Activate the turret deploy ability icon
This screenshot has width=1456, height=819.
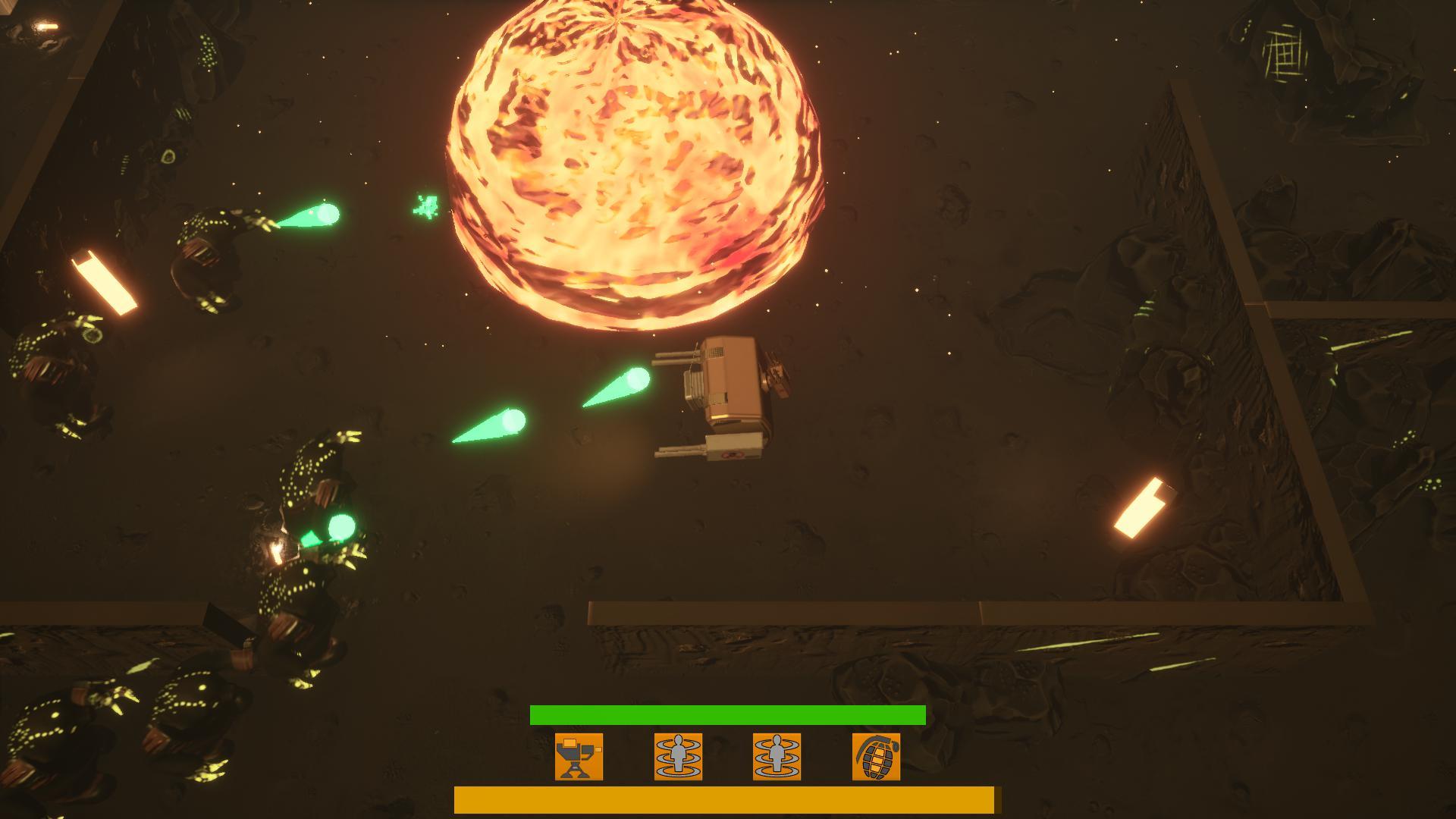pyautogui.click(x=579, y=756)
